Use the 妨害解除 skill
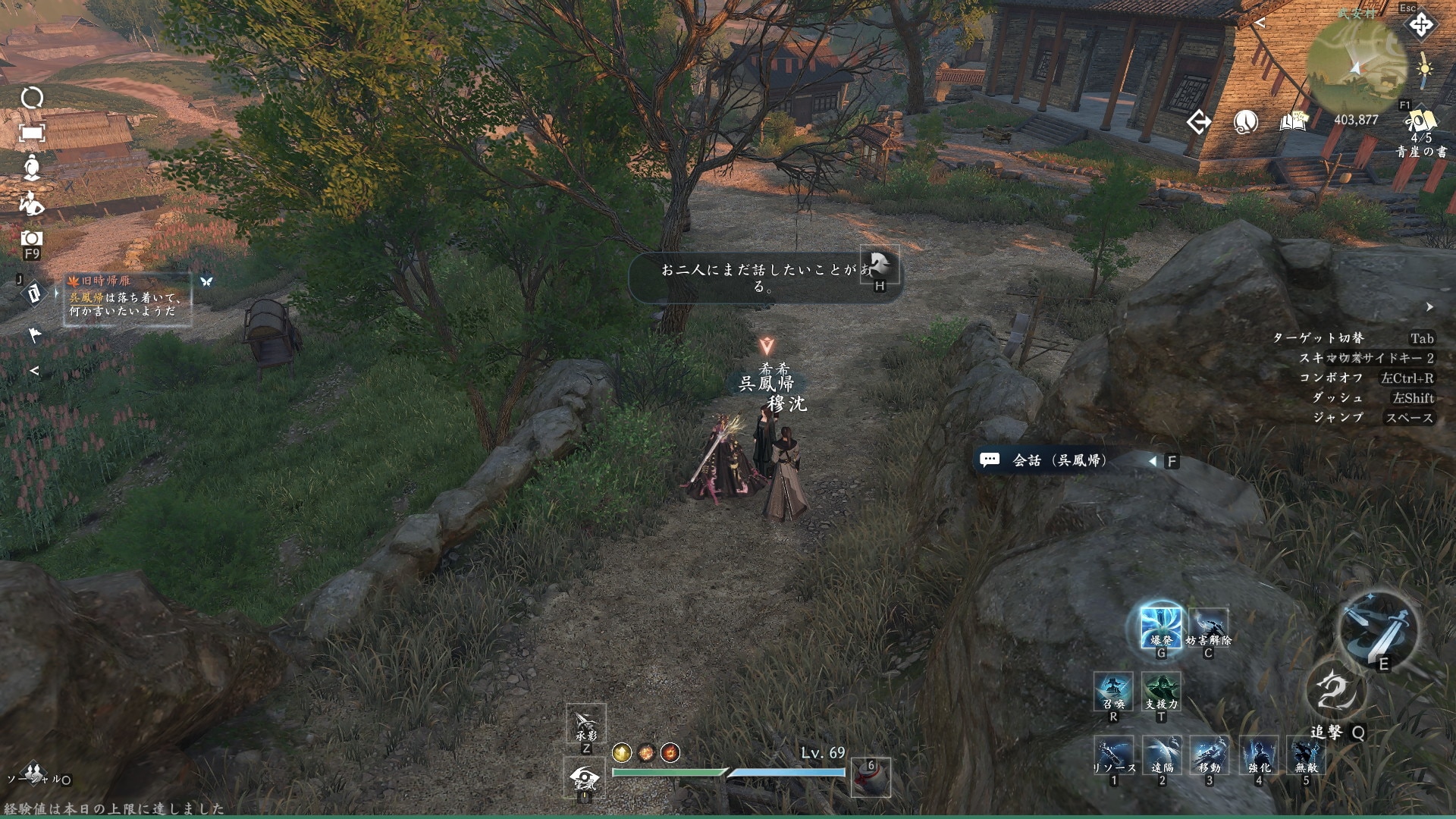 pos(1208,626)
